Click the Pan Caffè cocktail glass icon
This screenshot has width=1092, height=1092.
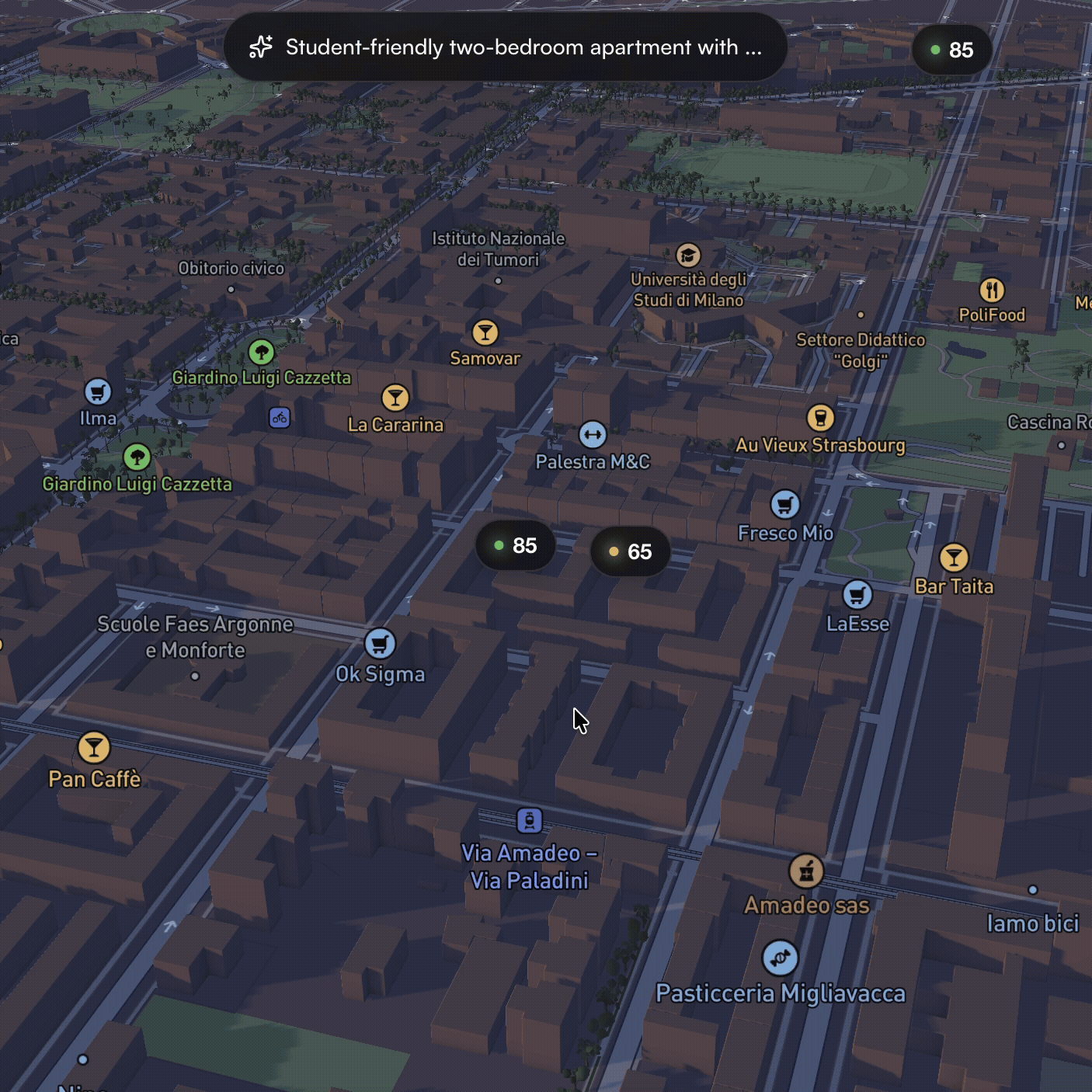coord(94,748)
